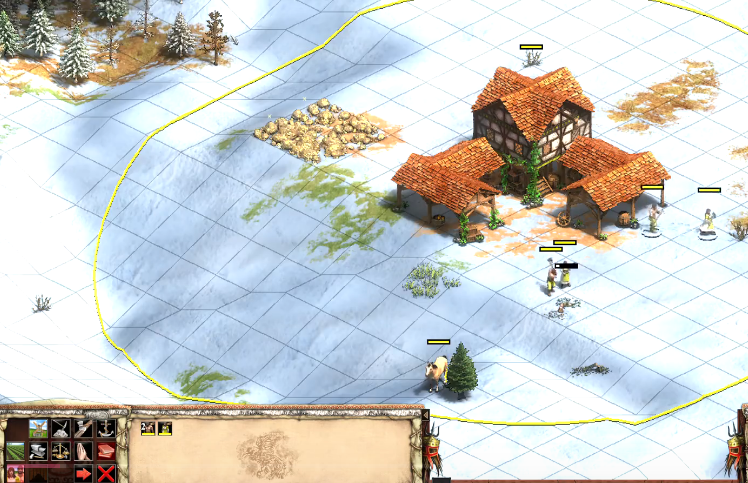Select the blacksmith anvil build icon
This screenshot has width=748, height=483.
38,451
